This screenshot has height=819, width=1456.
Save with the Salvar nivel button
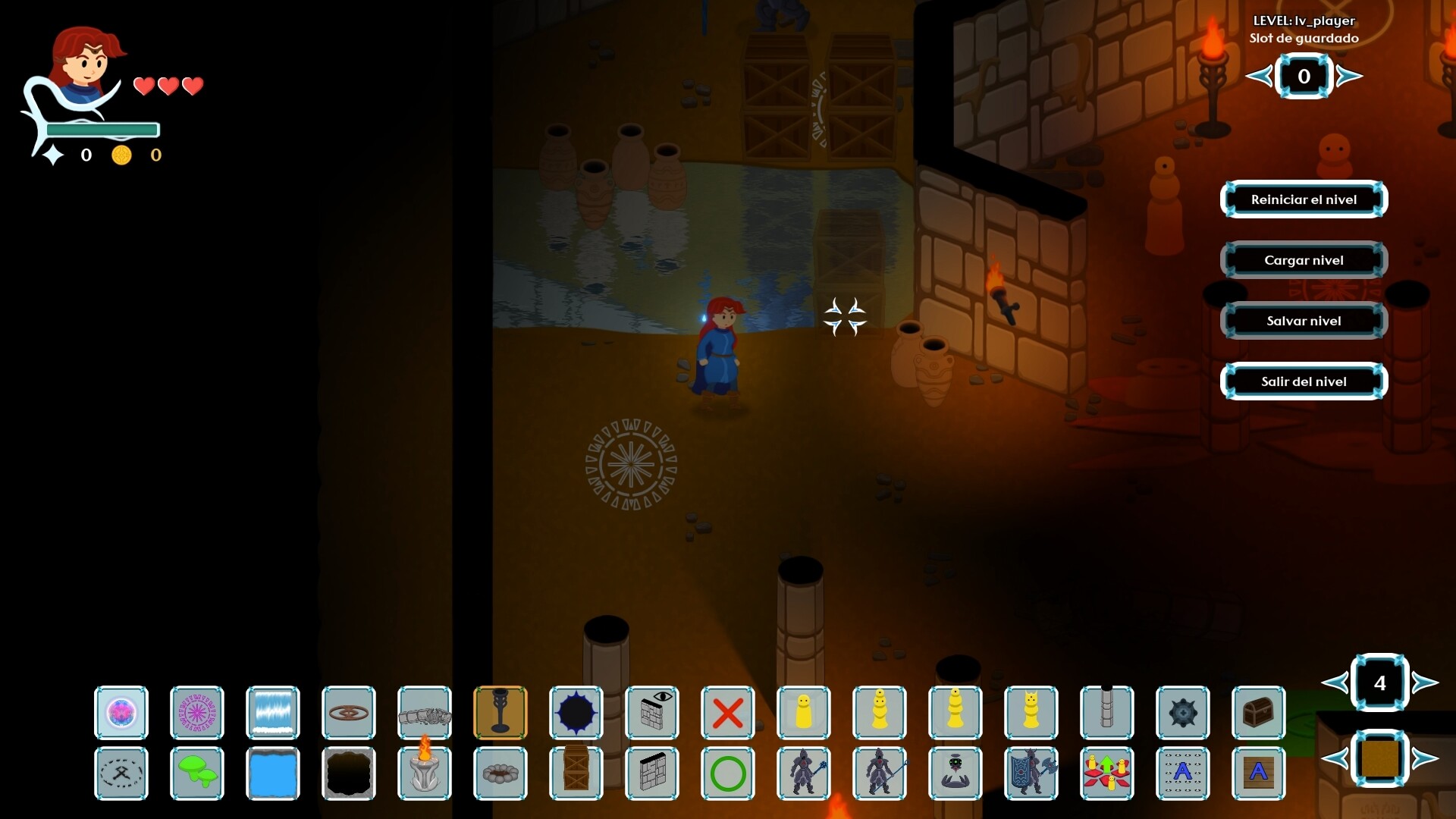1304,321
